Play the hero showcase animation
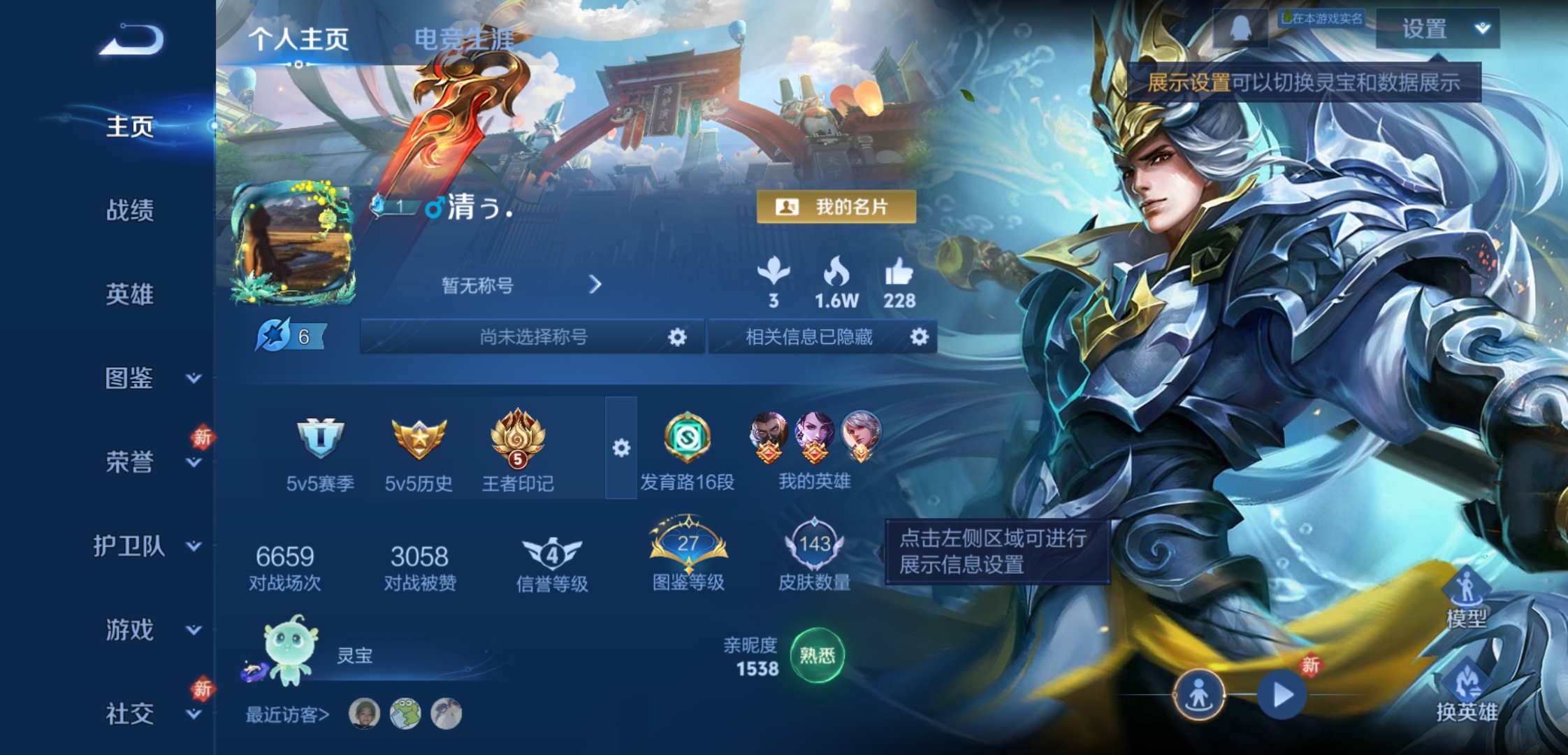Viewport: 1568px width, 755px height. pyautogui.click(x=1282, y=695)
